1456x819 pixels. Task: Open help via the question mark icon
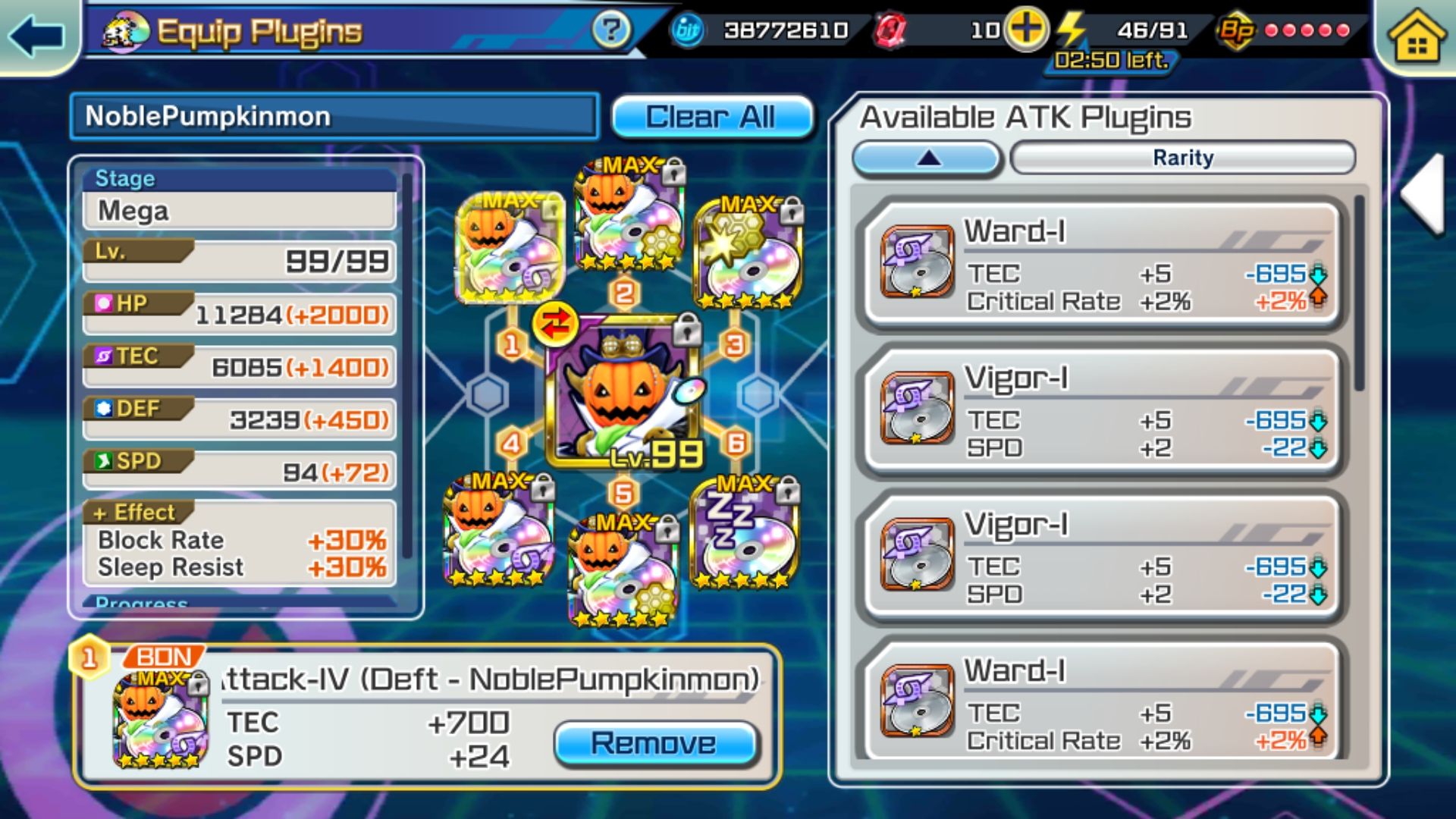tap(613, 30)
